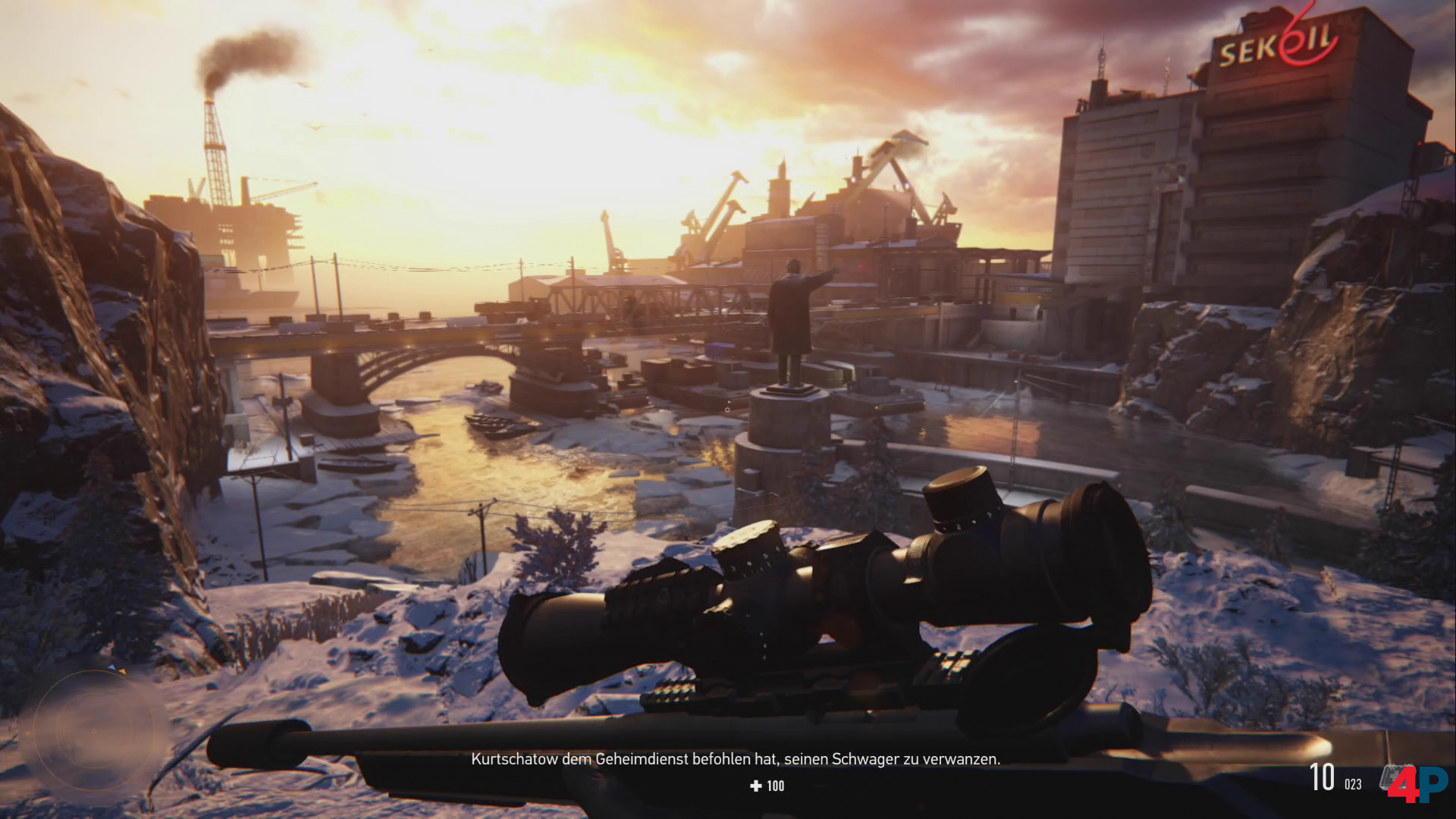Click the 4P watermark logo
Image resolution: width=1456 pixels, height=819 pixels.
point(1420,784)
